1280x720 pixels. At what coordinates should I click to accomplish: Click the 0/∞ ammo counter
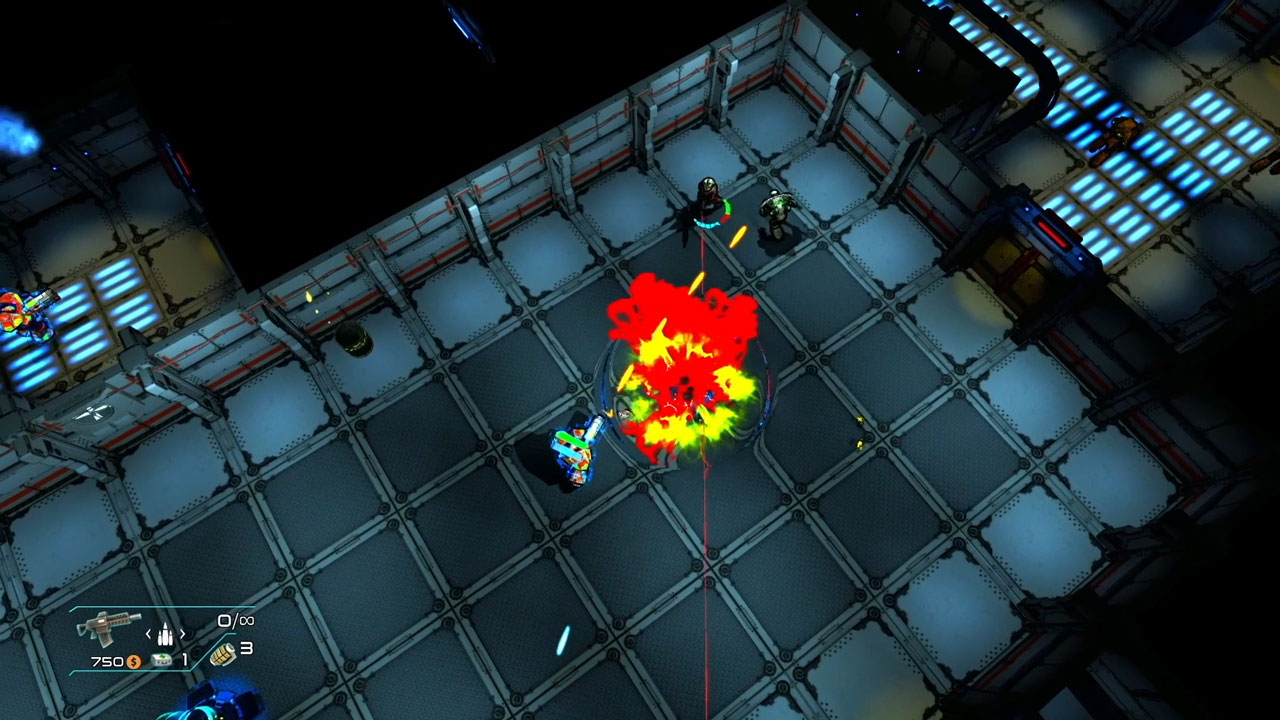235,620
